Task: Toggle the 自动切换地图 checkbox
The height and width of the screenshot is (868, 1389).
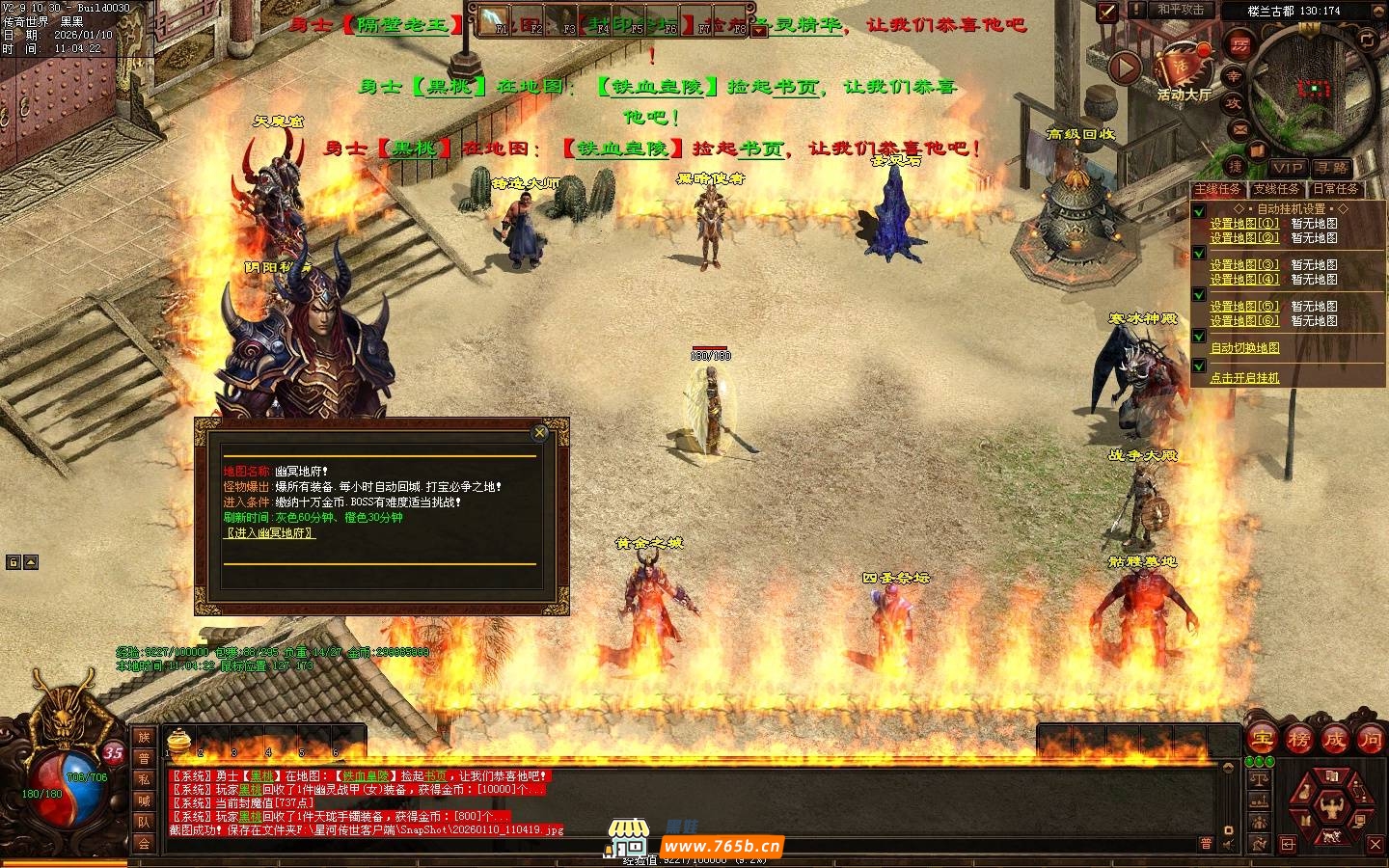Action: click(1199, 337)
